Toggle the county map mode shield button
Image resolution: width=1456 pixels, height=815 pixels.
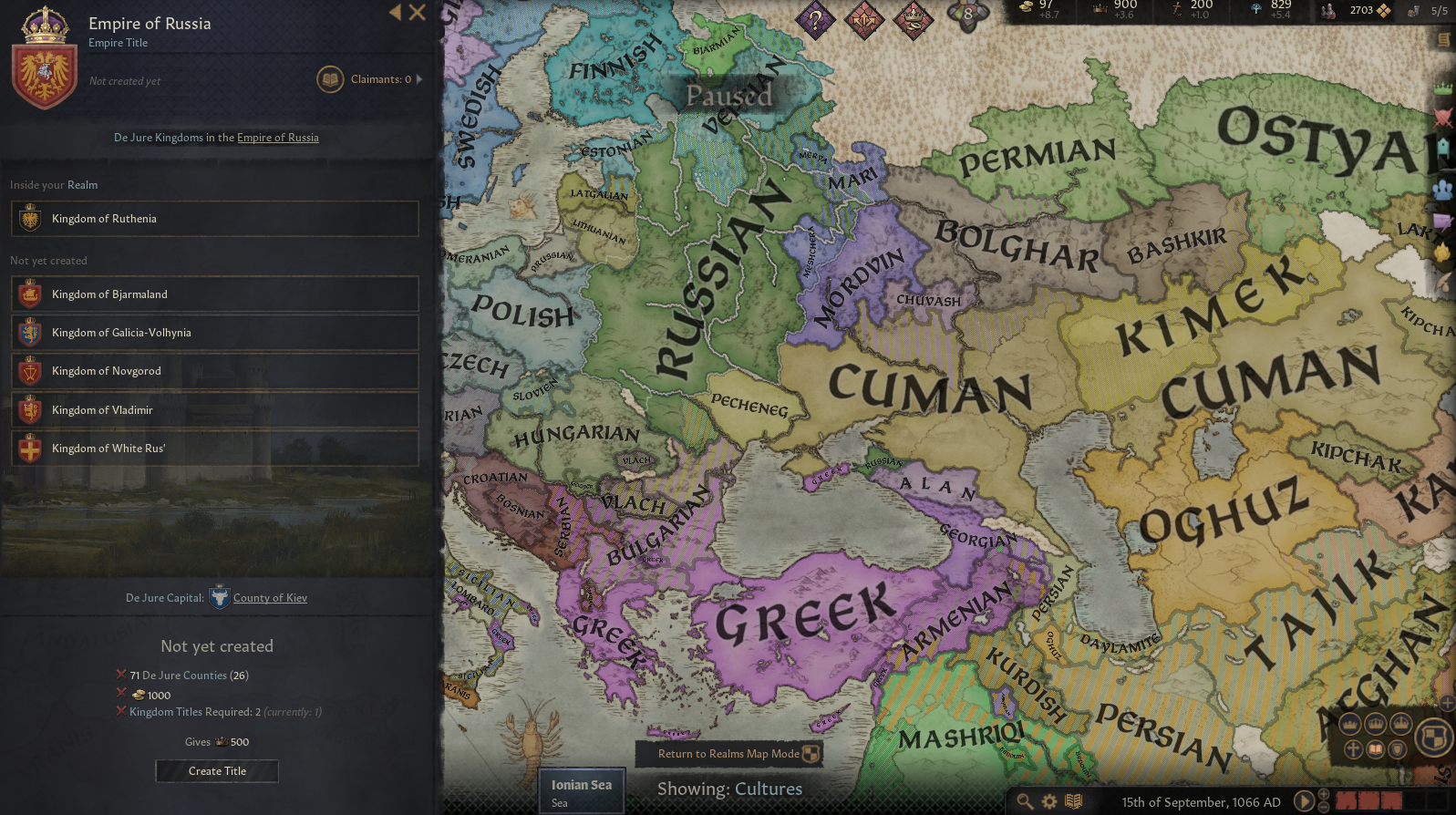coord(1398,748)
